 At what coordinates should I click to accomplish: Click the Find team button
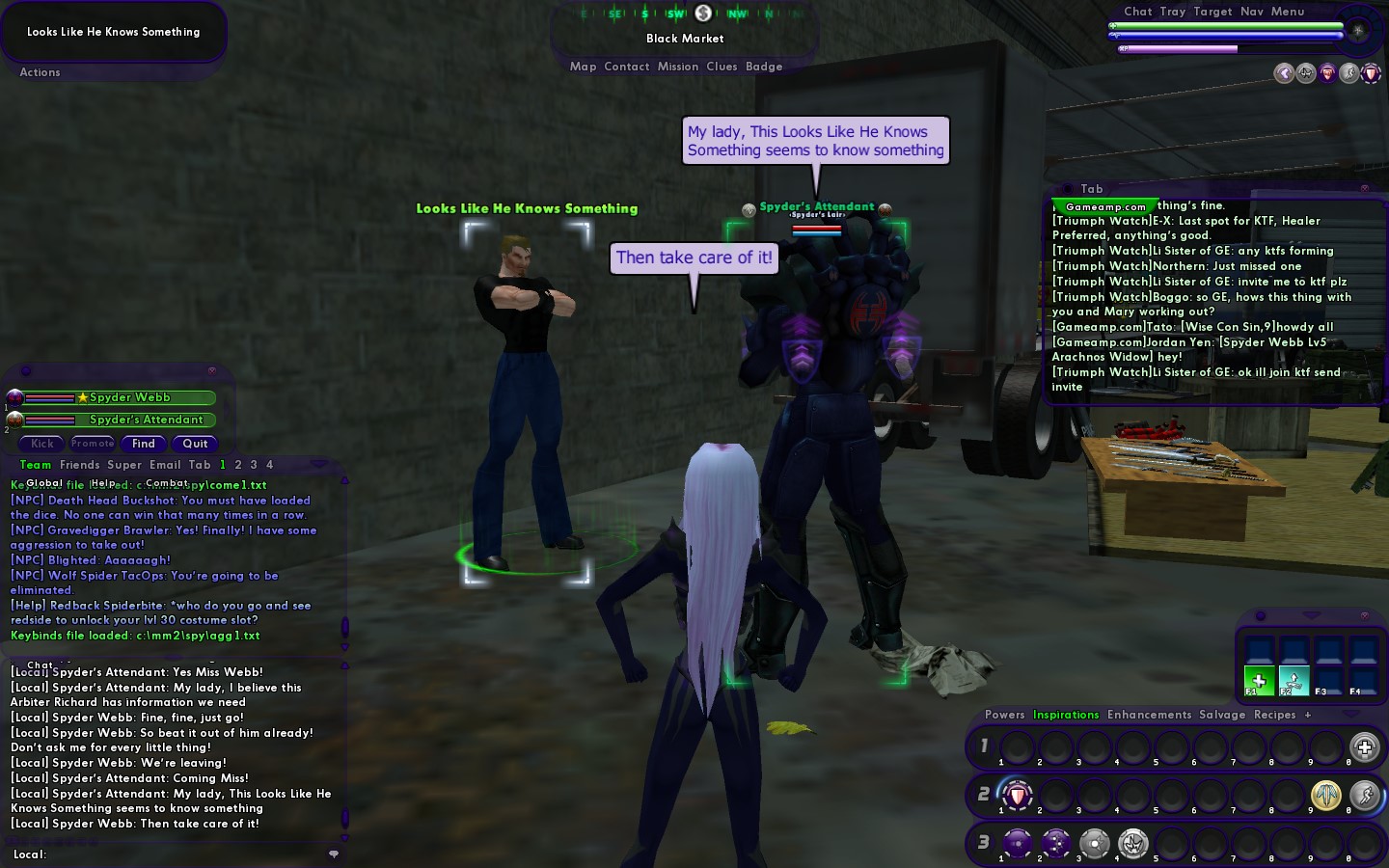[144, 444]
